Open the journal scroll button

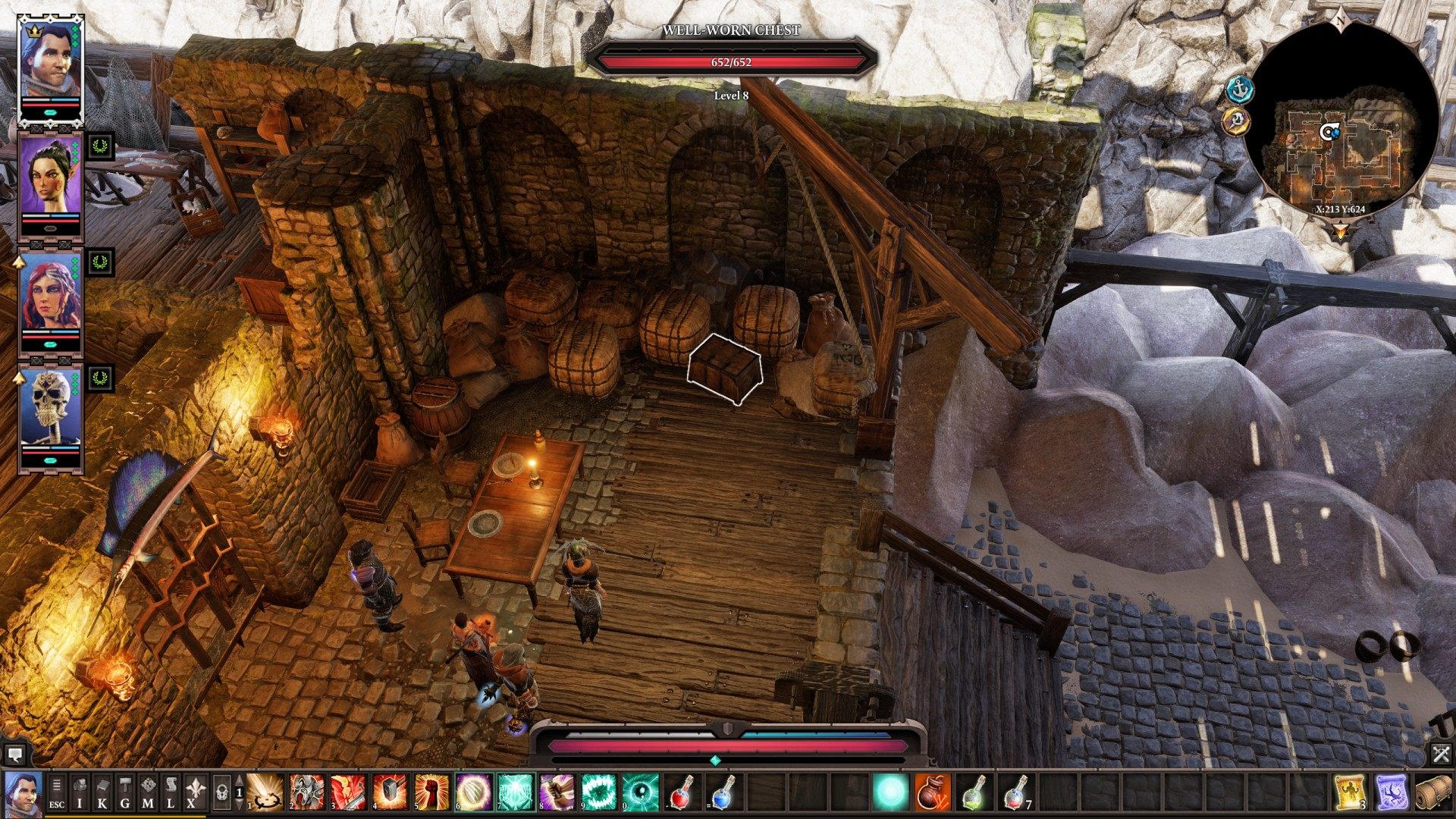click(171, 793)
